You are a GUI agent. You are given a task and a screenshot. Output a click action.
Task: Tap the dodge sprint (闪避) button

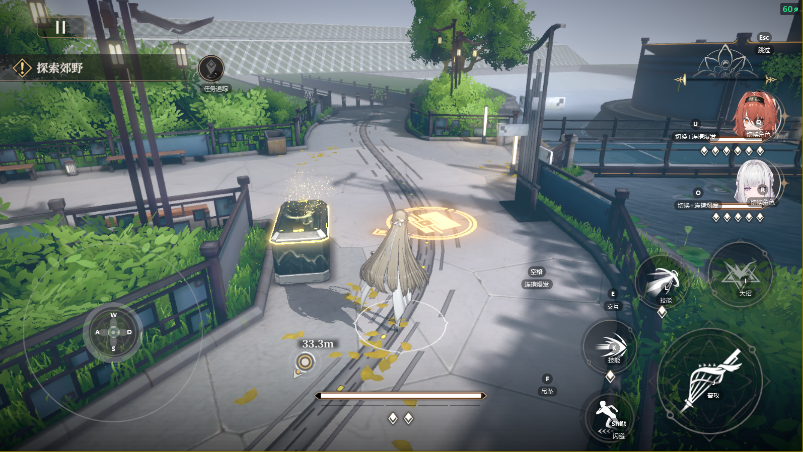coord(611,415)
